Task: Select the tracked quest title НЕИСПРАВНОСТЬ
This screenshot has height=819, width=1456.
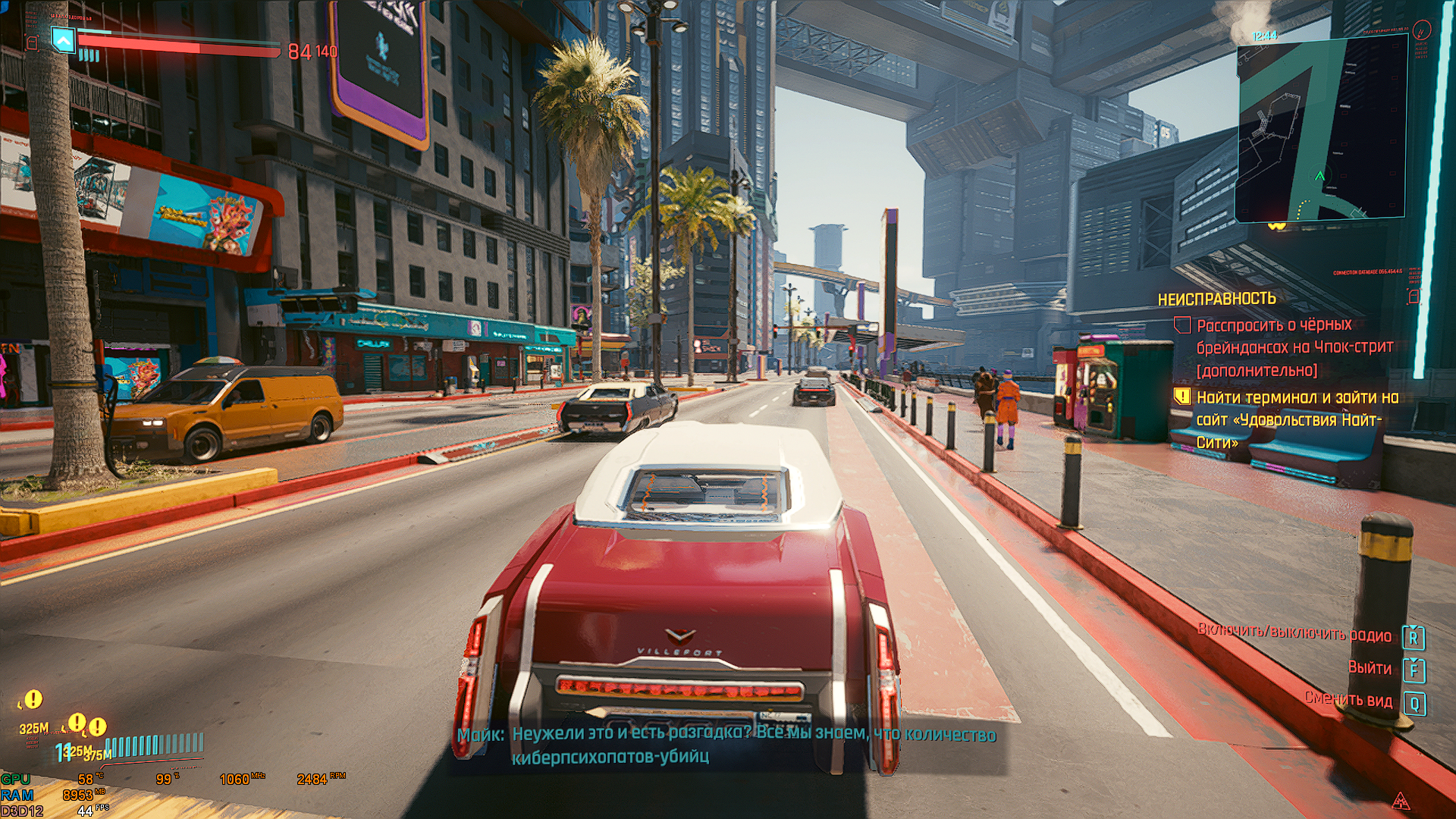Action: 1216,300
